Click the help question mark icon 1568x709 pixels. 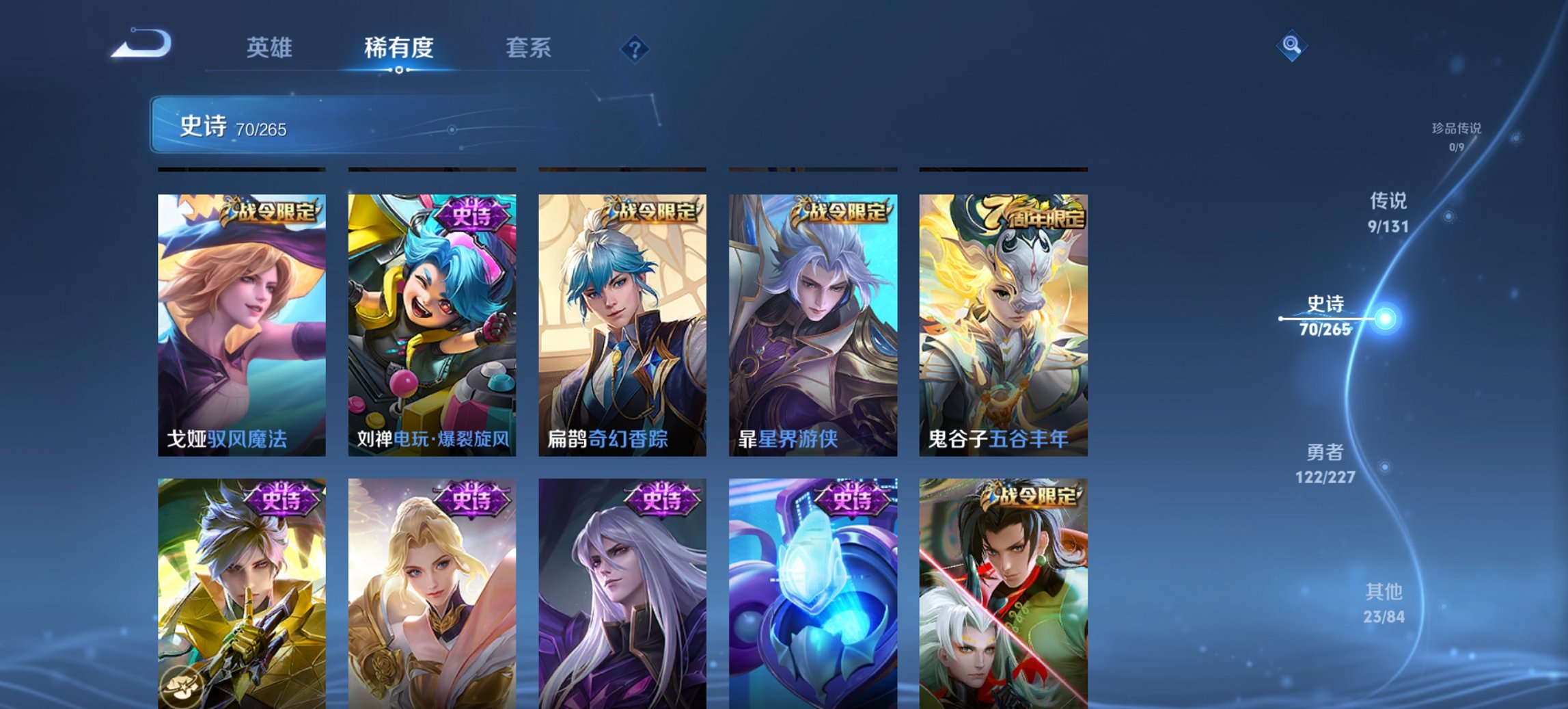(x=634, y=50)
